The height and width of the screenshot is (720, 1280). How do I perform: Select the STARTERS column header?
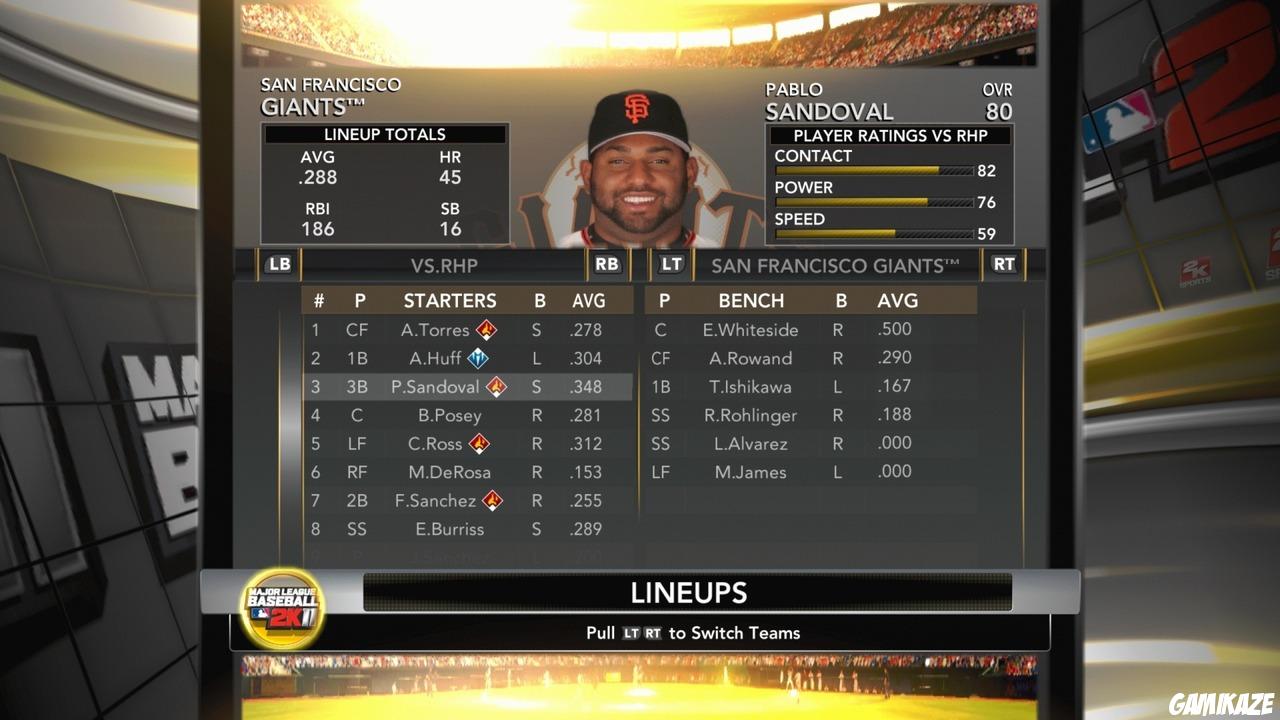(x=451, y=300)
